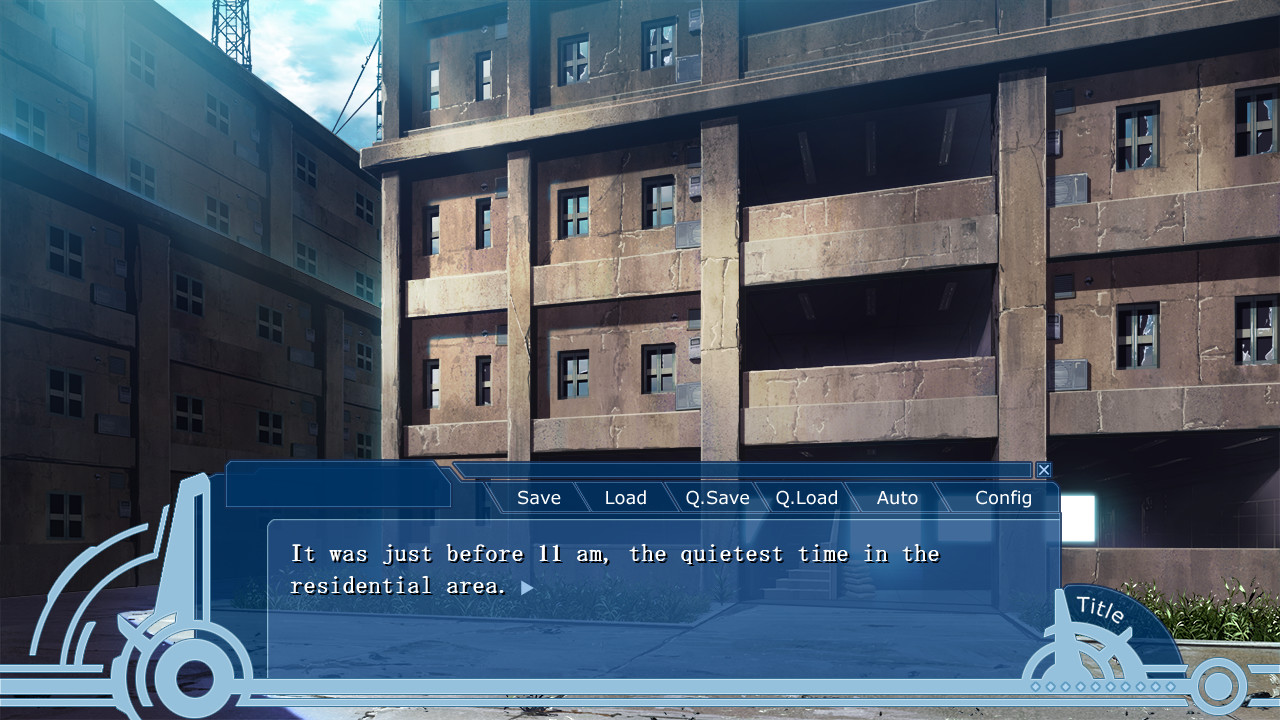This screenshot has width=1280, height=720.
Task: Perform a quick save with Q.Save
Action: (717, 497)
